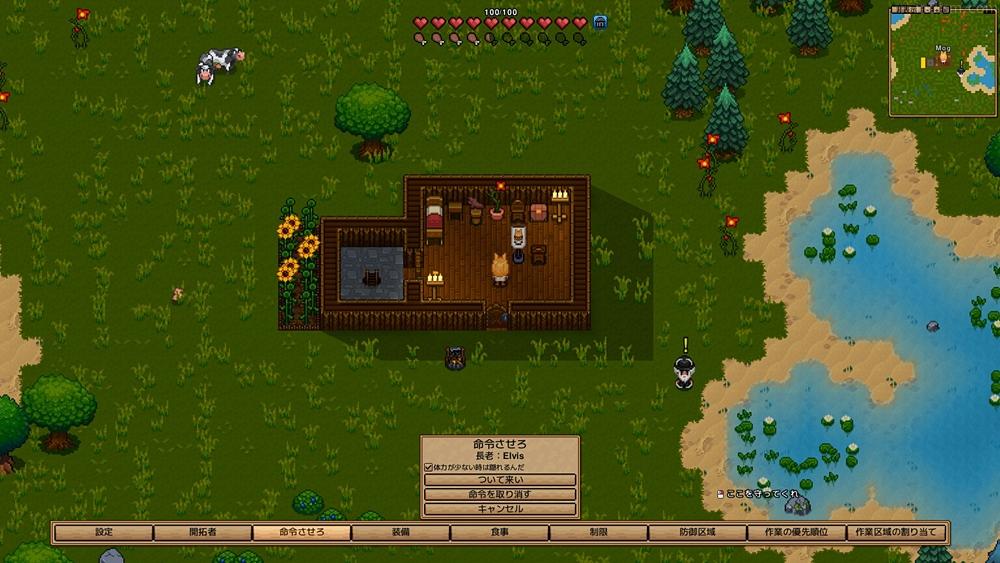Click the 命令させろ command button in bottom bar
This screenshot has width=1000, height=563.
(x=302, y=532)
